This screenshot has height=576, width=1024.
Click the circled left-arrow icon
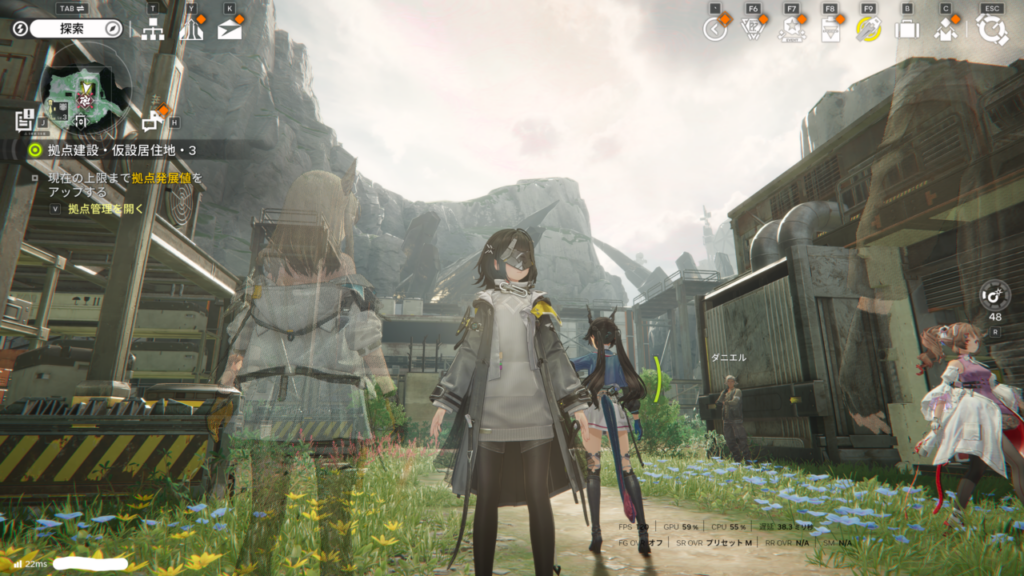pyautogui.click(x=714, y=29)
